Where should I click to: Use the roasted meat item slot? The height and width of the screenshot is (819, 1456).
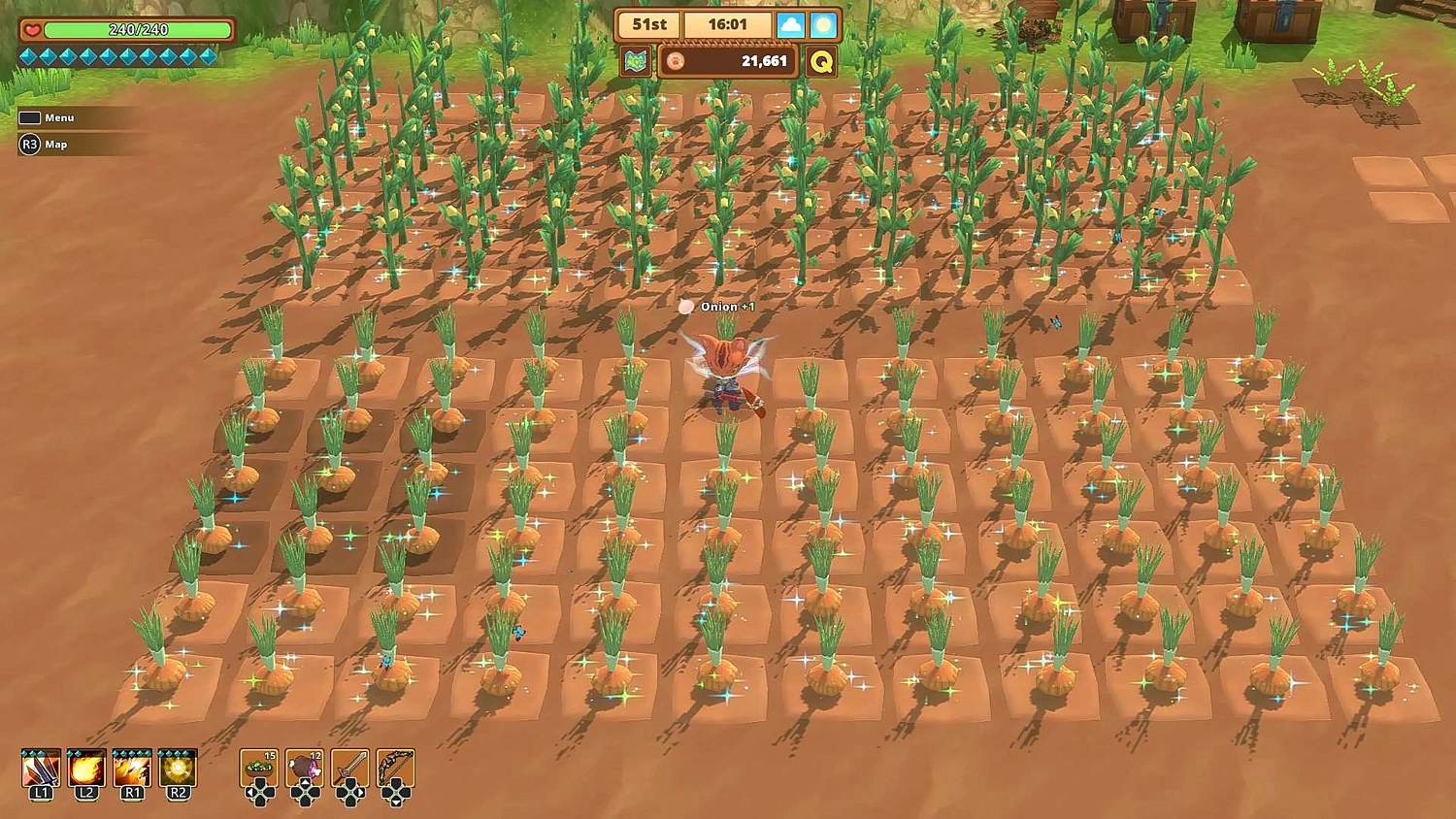[x=305, y=769]
